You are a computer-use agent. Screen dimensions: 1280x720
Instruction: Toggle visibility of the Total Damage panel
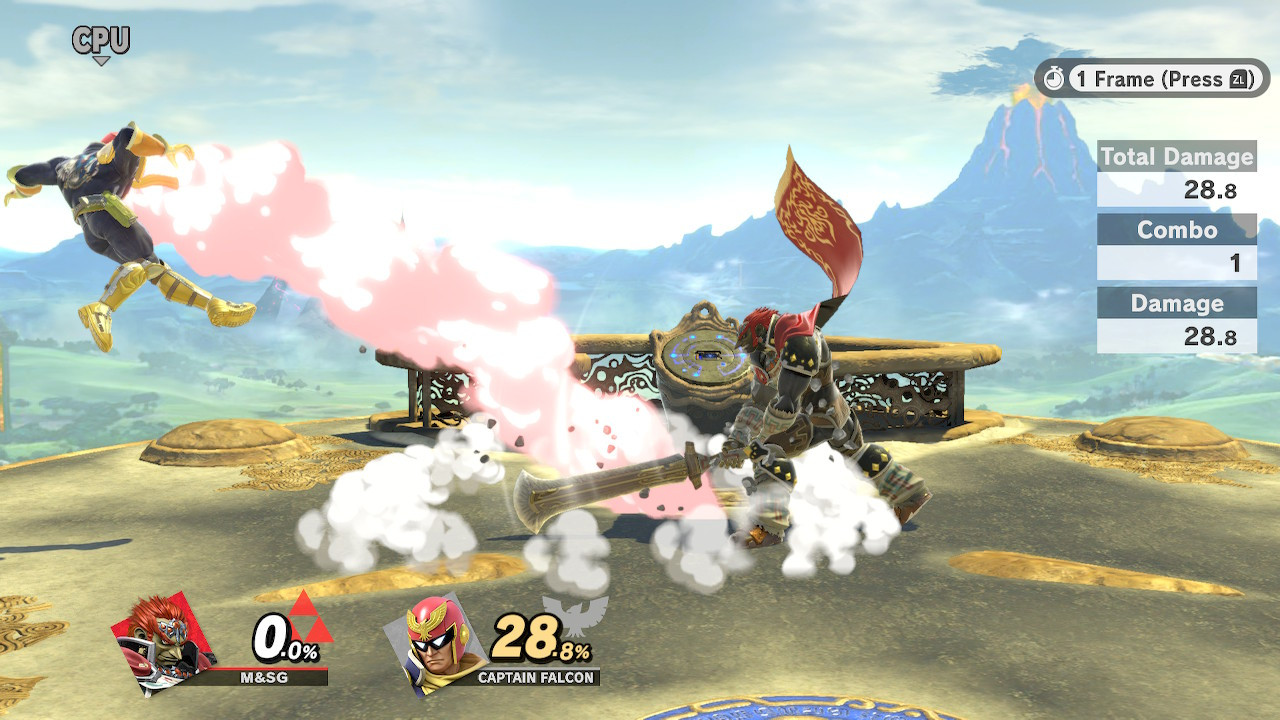pos(1176,157)
